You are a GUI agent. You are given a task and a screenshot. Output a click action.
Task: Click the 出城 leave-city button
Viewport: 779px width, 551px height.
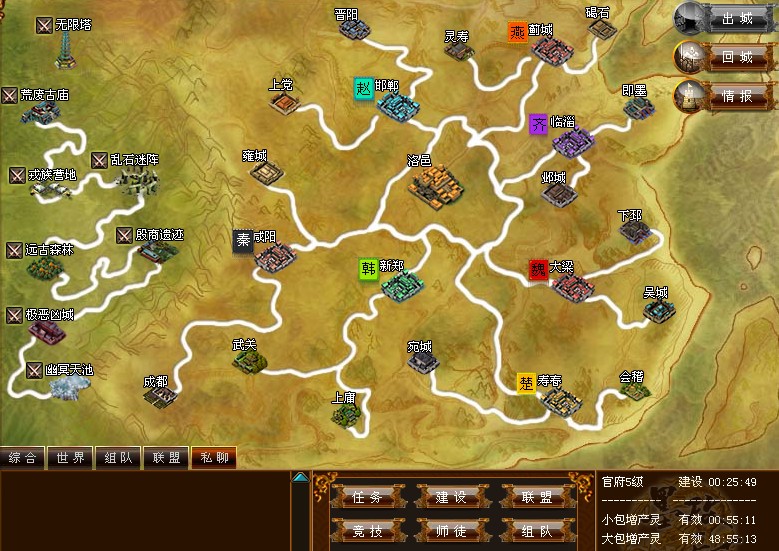click(736, 18)
